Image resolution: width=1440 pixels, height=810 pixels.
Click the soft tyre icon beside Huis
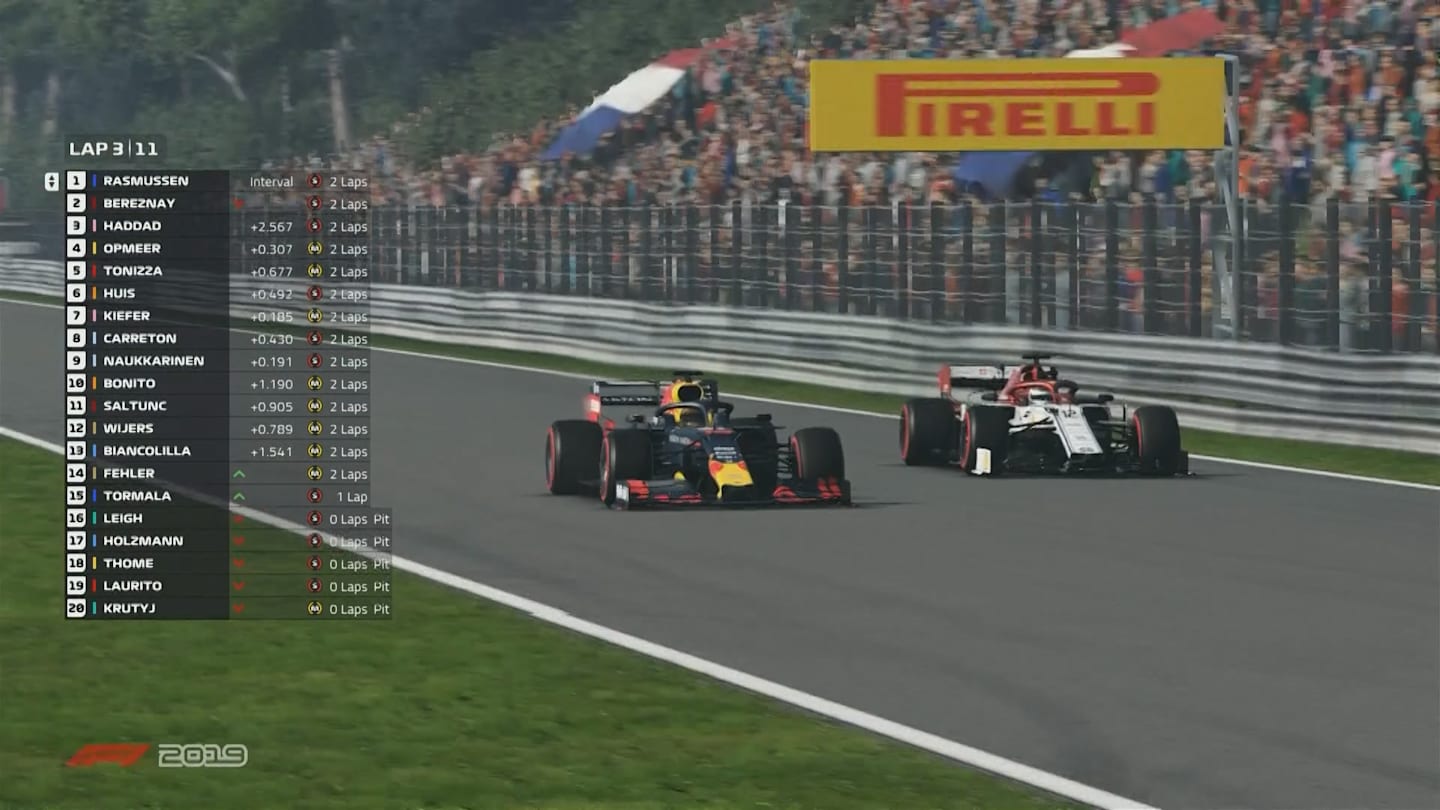point(313,294)
